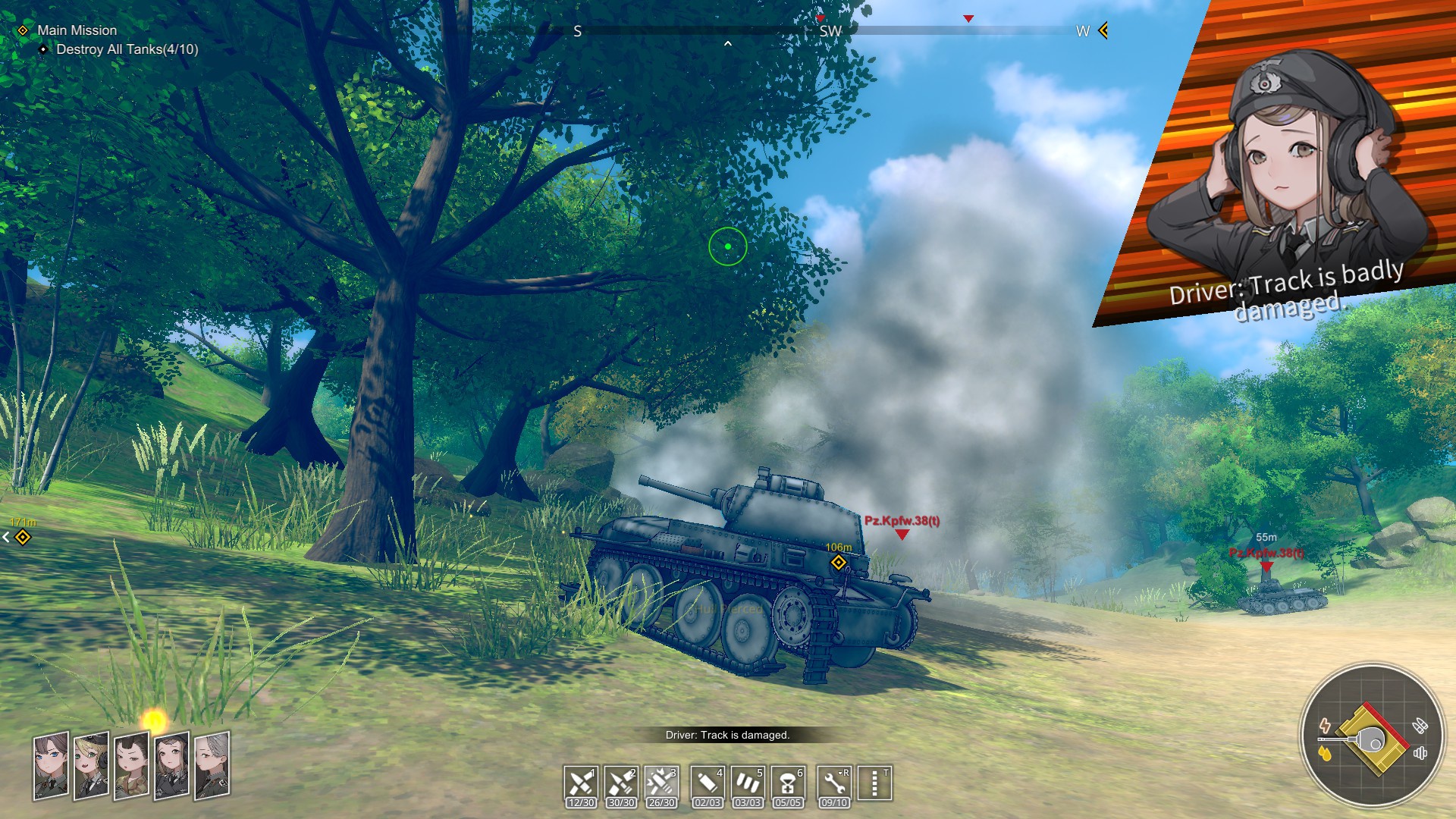
Task: Click the twin bullets ammo status icon
Action: pos(1420,726)
